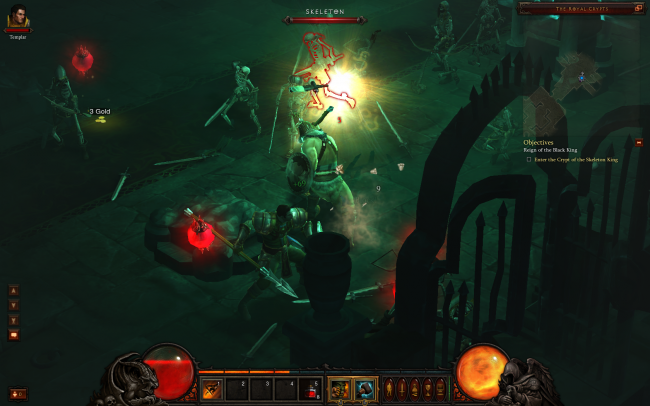The image size is (650, 406).
Task: Open the character figure menu button
Action: (x=390, y=388)
